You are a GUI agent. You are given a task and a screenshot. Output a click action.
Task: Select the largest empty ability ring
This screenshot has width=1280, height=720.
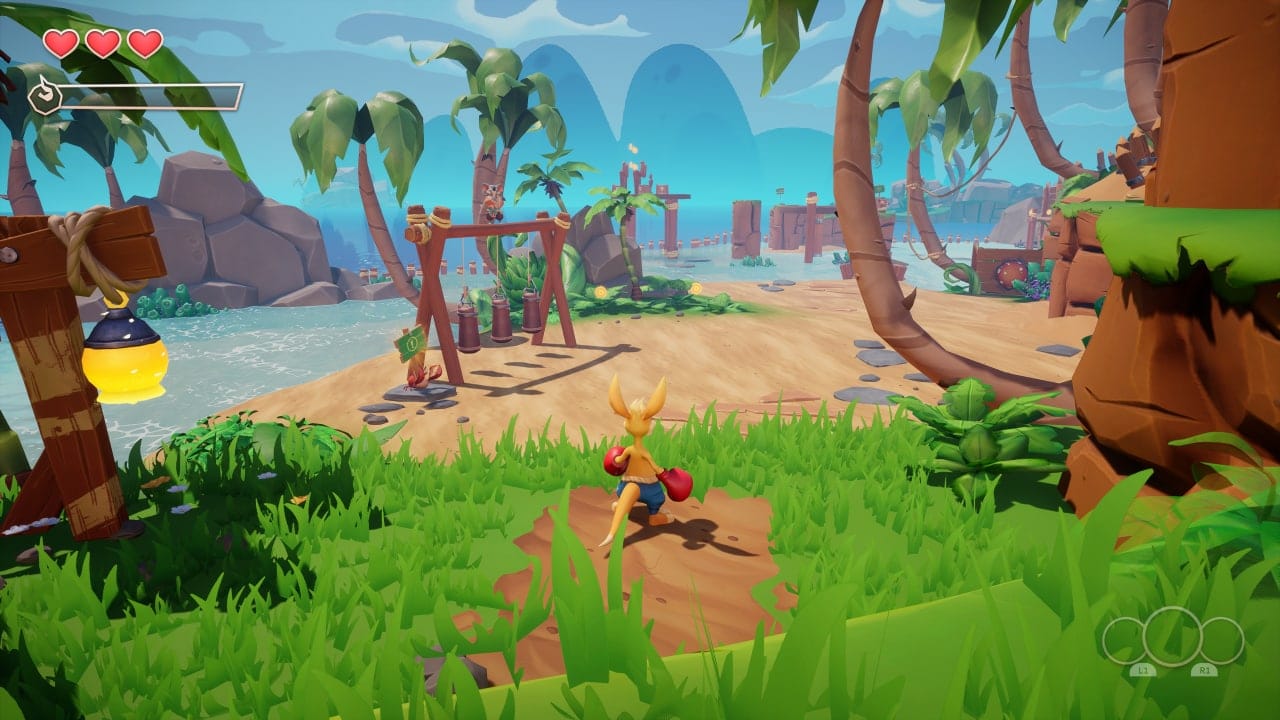tap(1173, 637)
